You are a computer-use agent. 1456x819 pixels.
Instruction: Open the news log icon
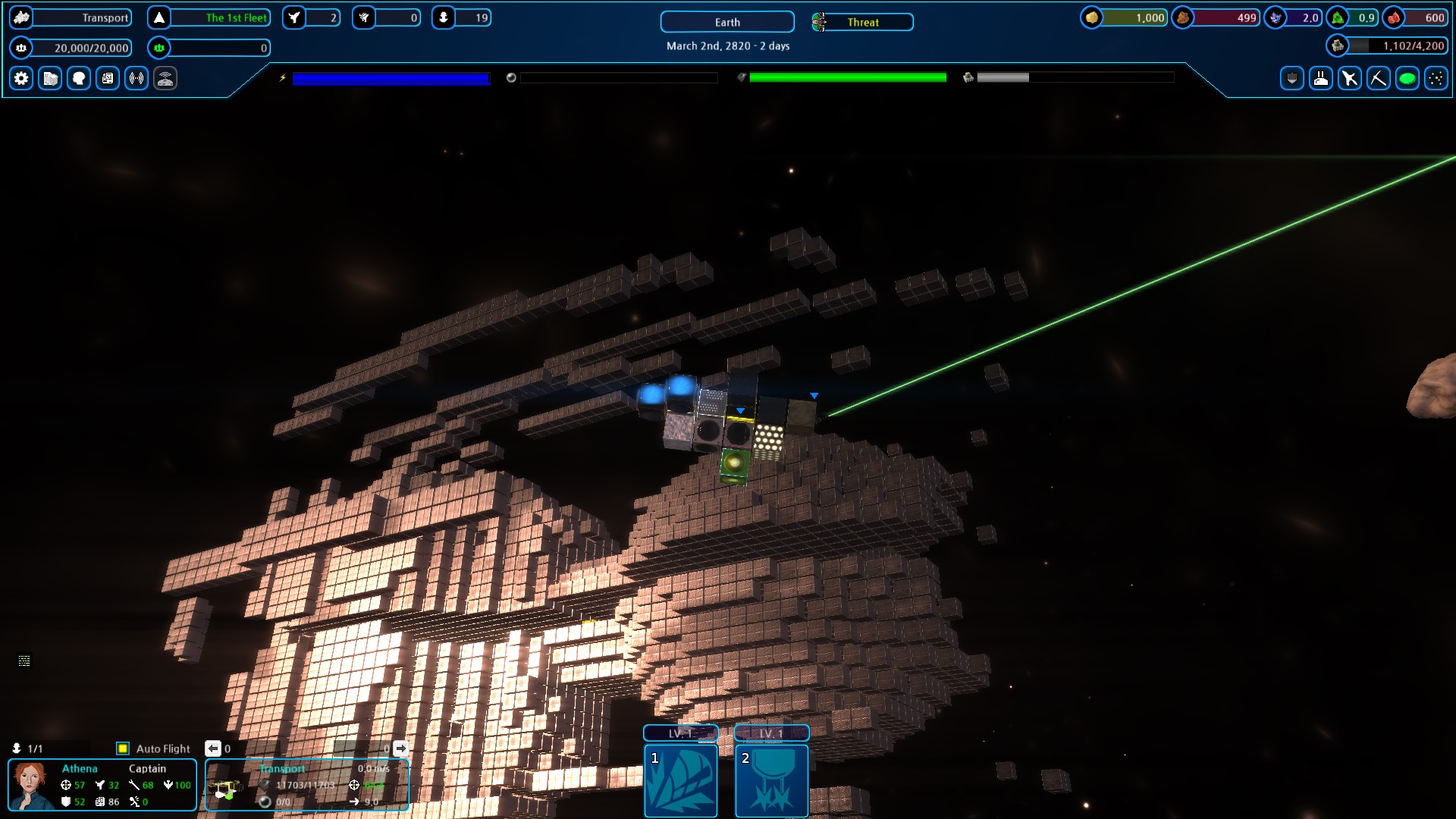pyautogui.click(x=107, y=78)
